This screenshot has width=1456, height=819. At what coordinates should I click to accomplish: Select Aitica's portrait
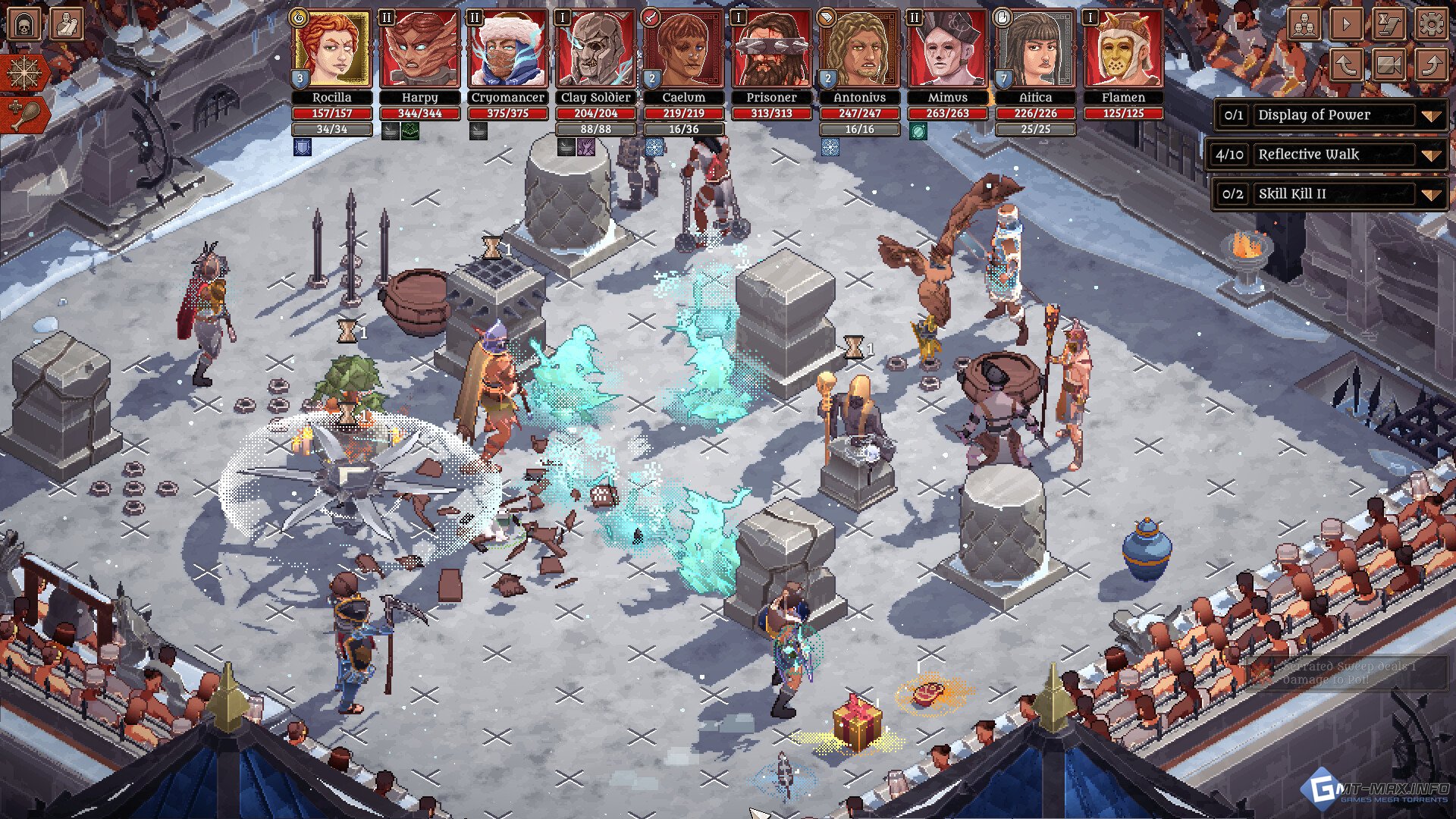tap(1035, 49)
